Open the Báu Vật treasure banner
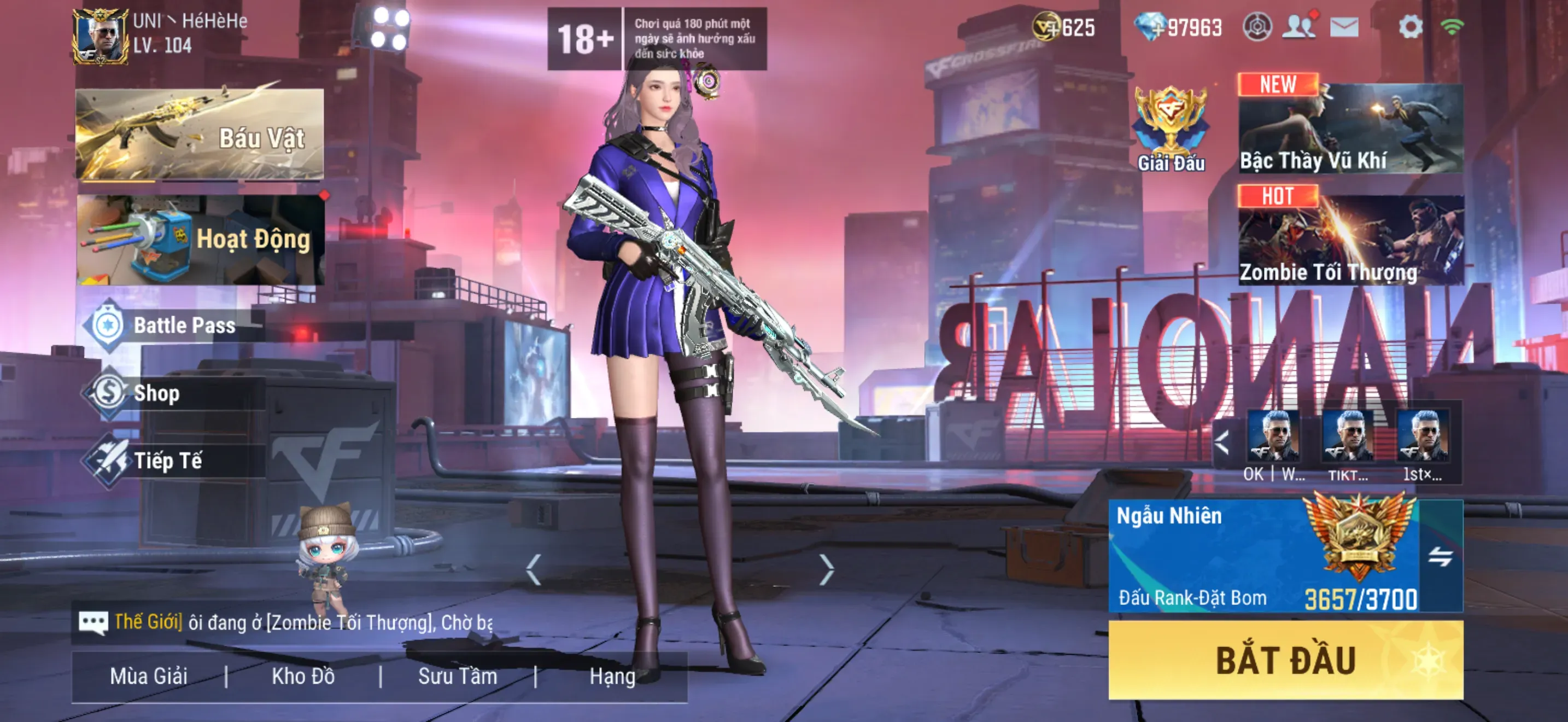 click(x=200, y=135)
